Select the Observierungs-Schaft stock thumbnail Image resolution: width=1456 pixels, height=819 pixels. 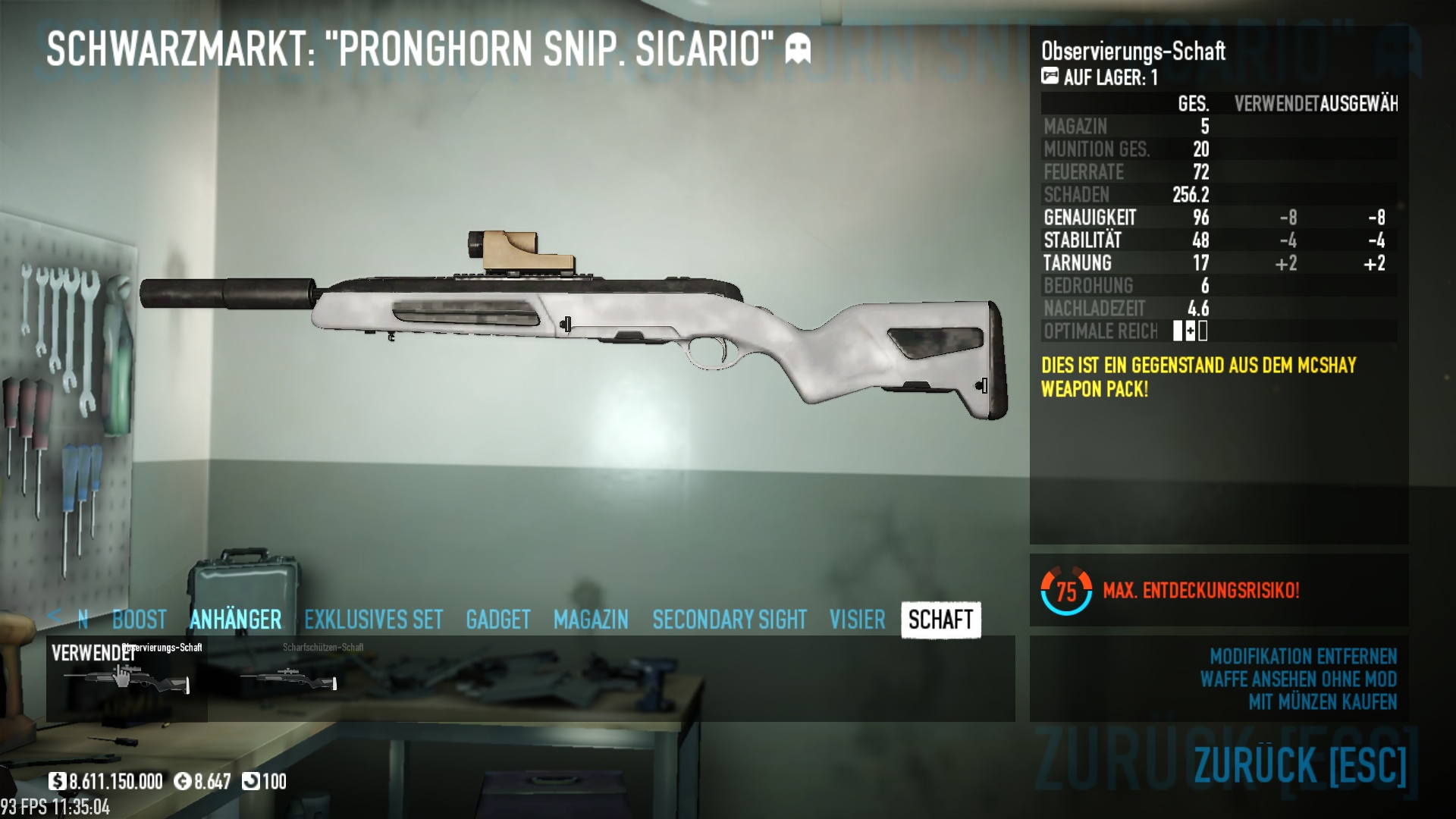127,677
